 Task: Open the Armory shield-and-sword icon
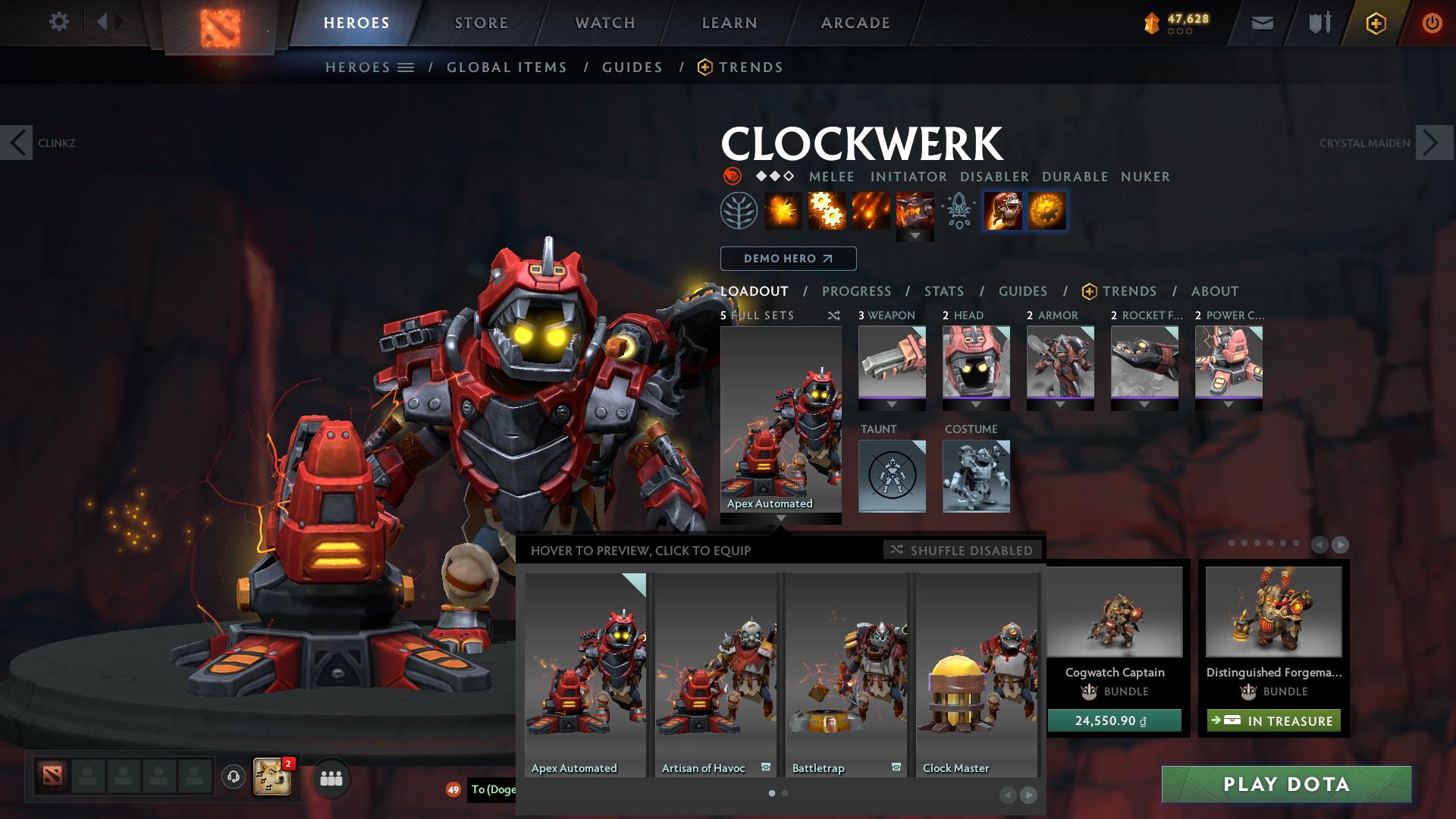point(1317,23)
